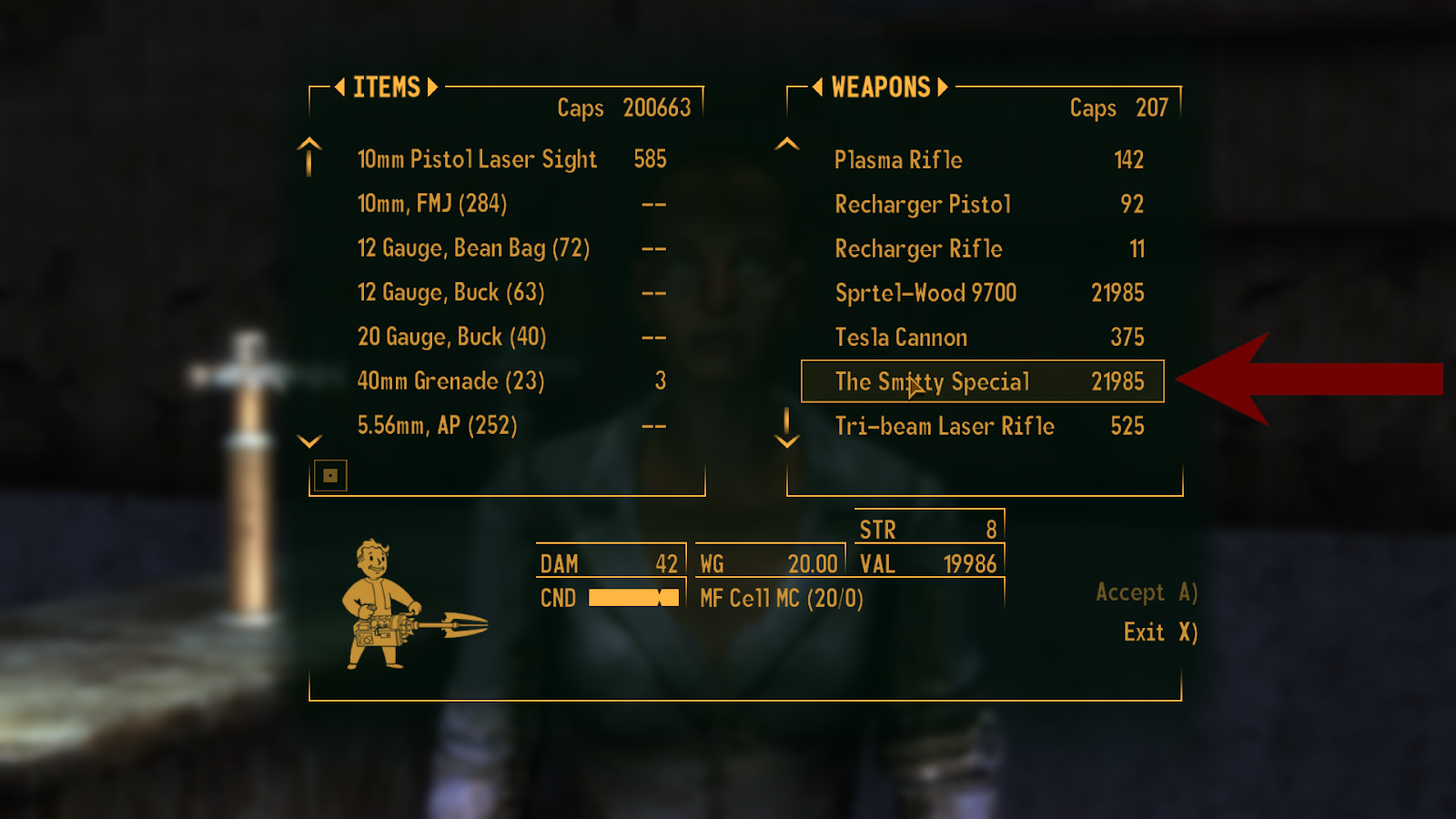
Task: Click the right chevron next to WEAPONS header
Action: click(941, 87)
